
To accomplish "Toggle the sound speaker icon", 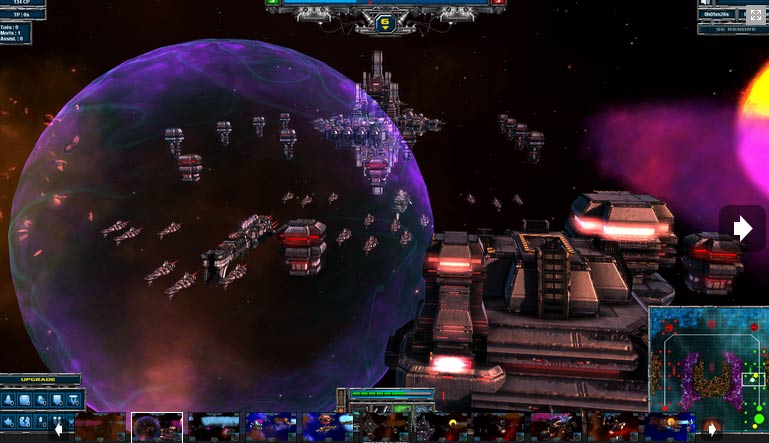I will [707, 3].
